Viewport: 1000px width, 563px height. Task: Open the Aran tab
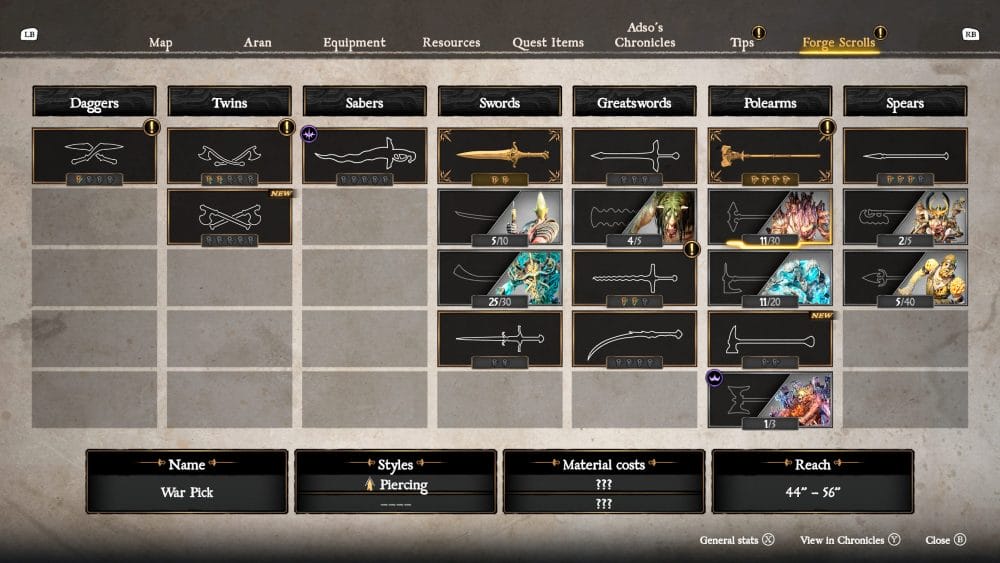257,43
